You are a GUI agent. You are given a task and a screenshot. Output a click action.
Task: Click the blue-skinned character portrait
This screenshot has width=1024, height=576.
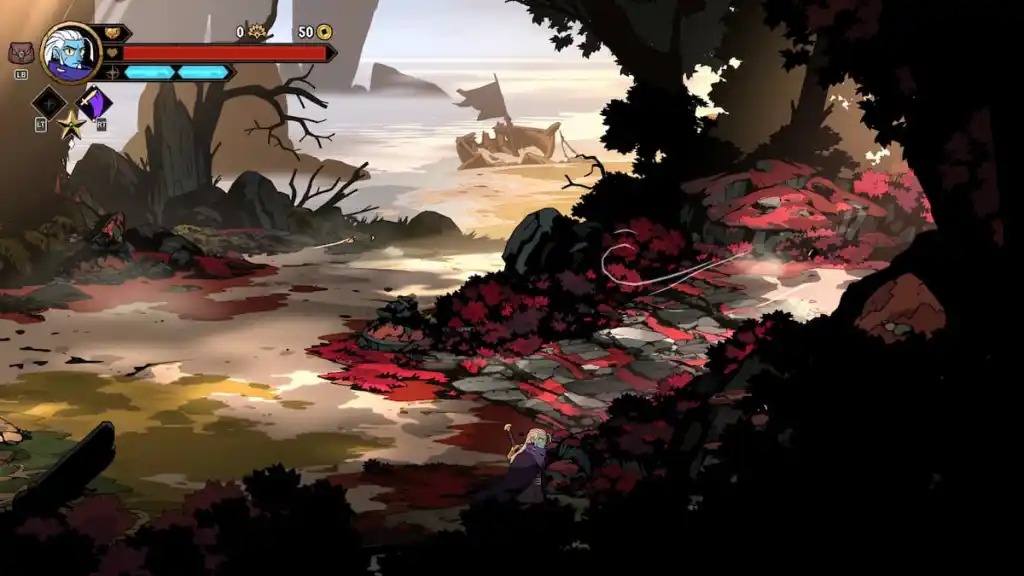click(71, 53)
